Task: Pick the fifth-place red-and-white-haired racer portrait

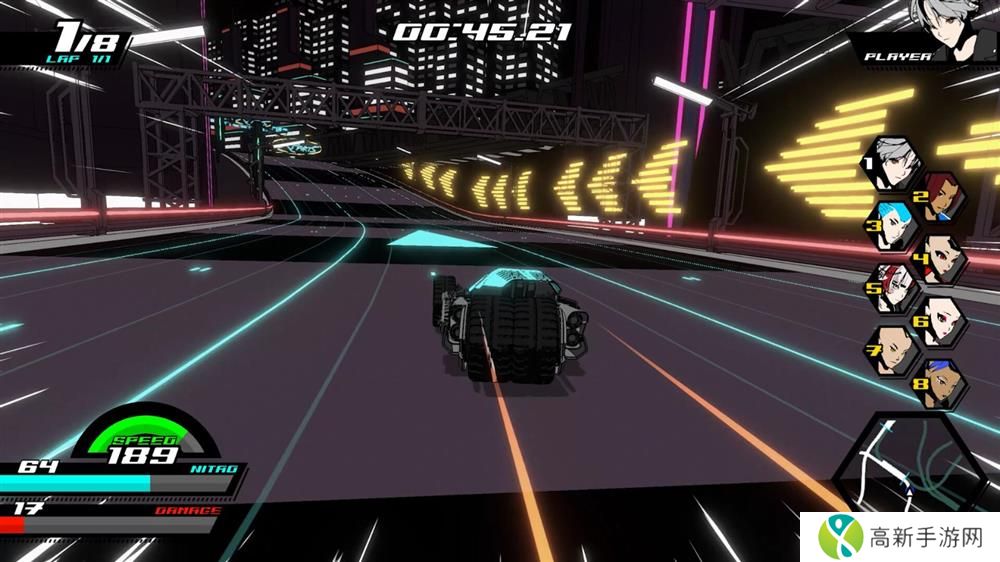Action: [x=892, y=288]
